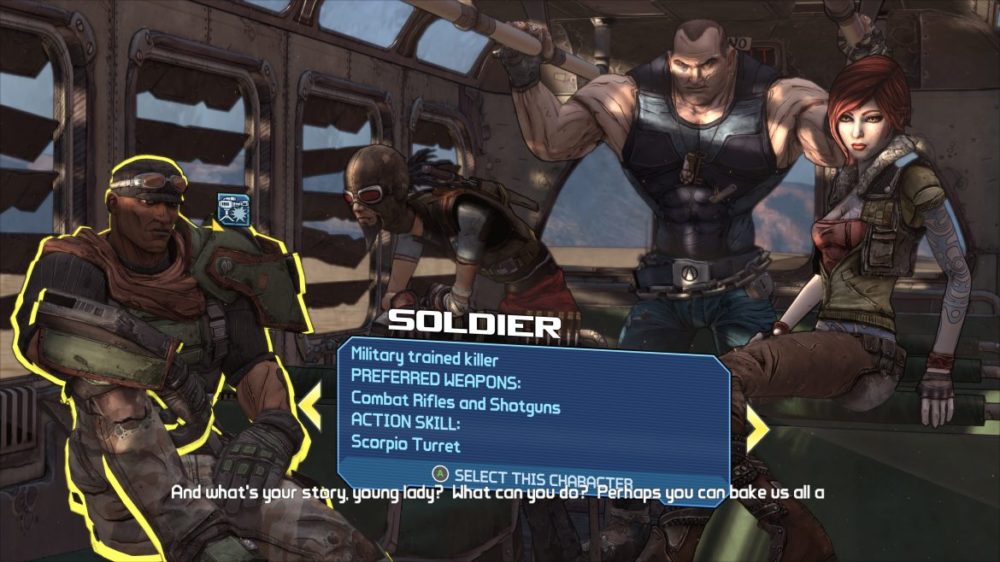Viewport: 1000px width, 562px height.
Task: Cycle to the next character with the right yellow arrow
Action: coord(757,429)
